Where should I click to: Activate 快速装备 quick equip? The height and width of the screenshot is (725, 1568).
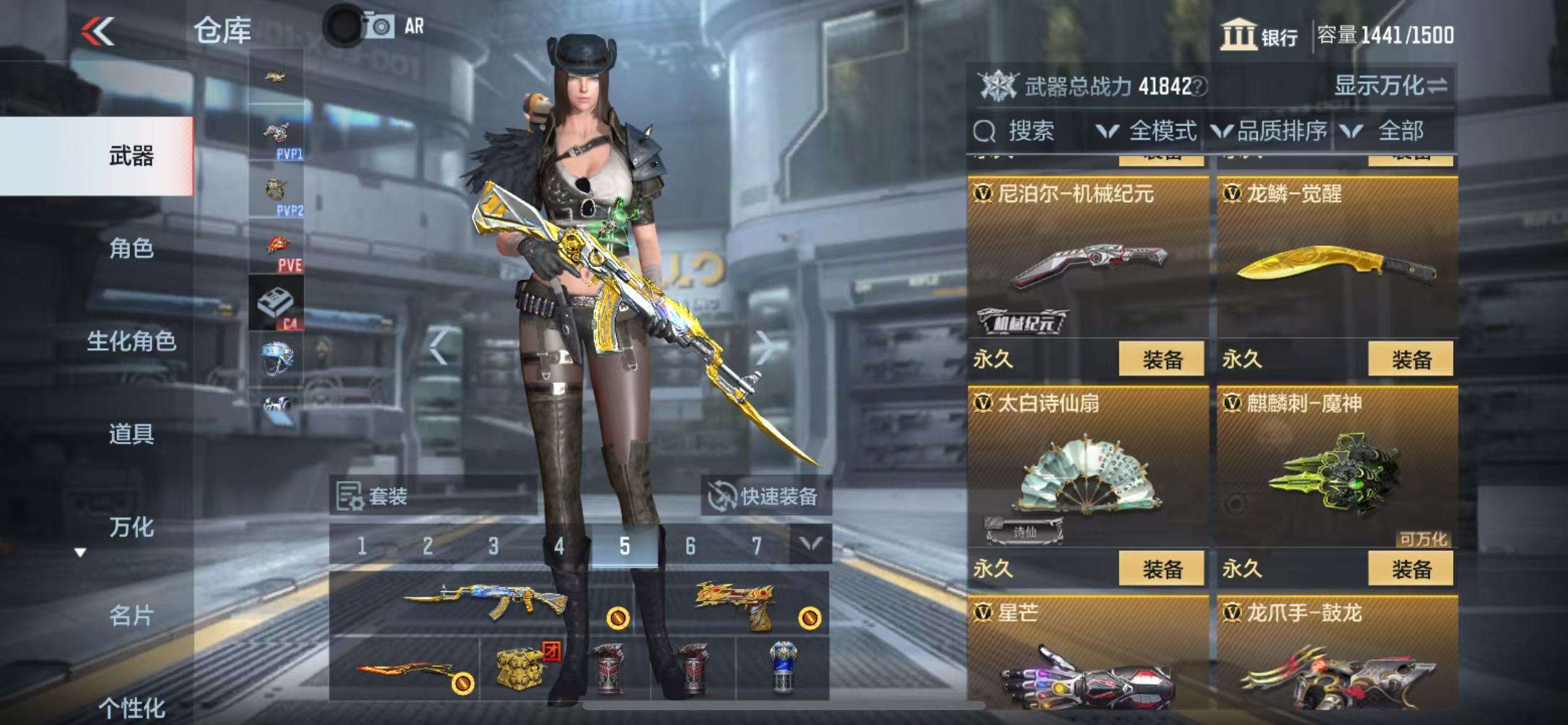point(765,496)
